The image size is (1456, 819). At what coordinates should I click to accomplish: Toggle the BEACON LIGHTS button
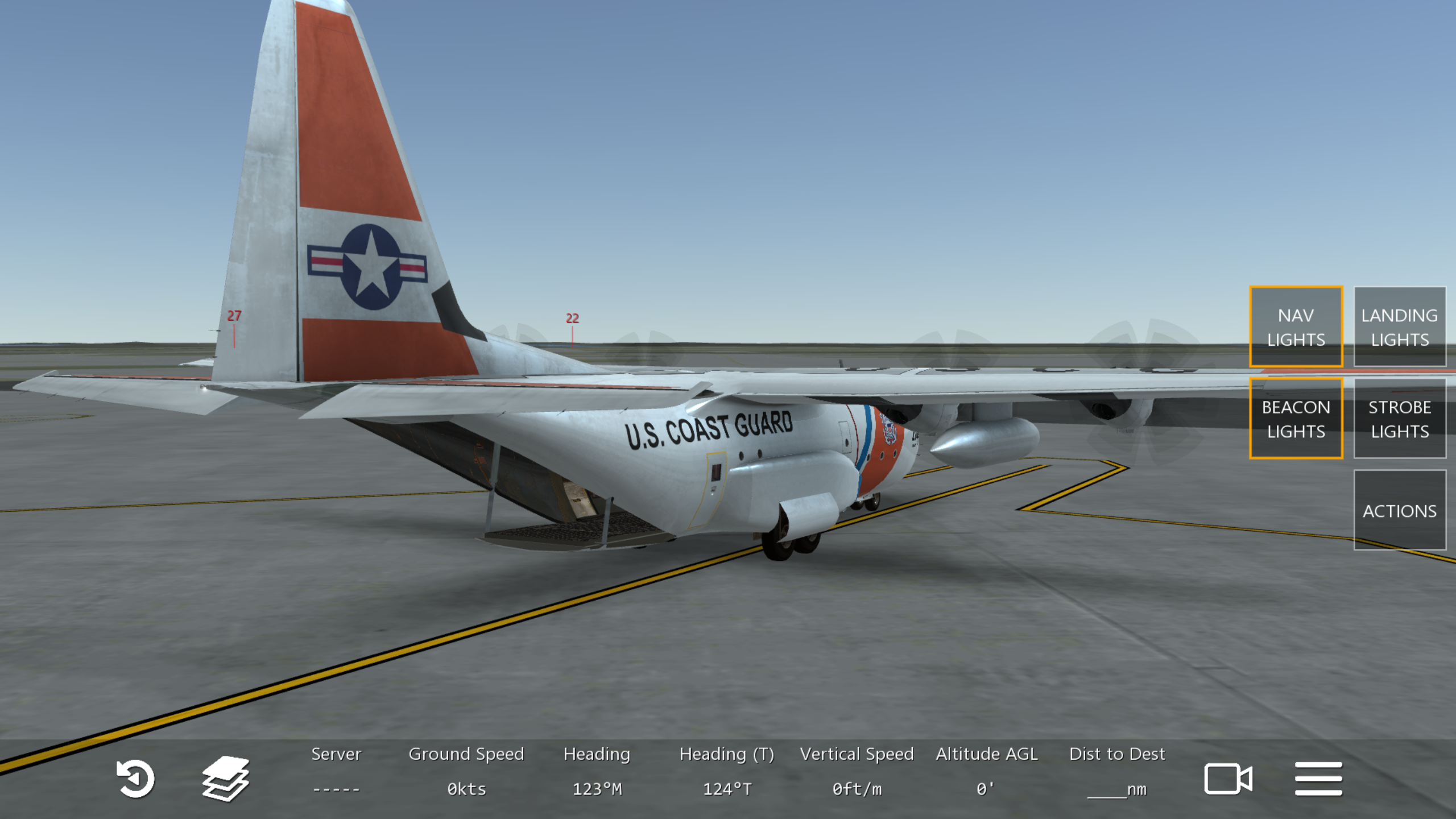coord(1296,419)
